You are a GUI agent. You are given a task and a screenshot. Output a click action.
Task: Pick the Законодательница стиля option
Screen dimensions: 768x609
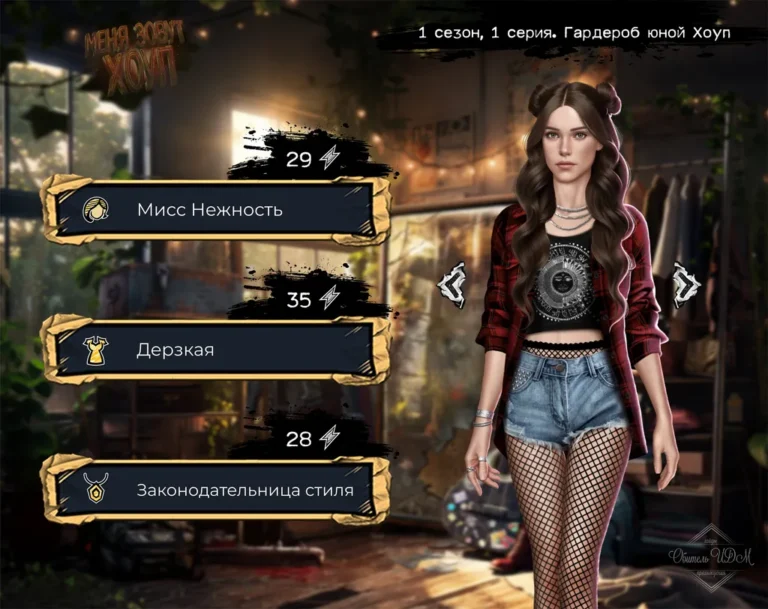[215, 490]
